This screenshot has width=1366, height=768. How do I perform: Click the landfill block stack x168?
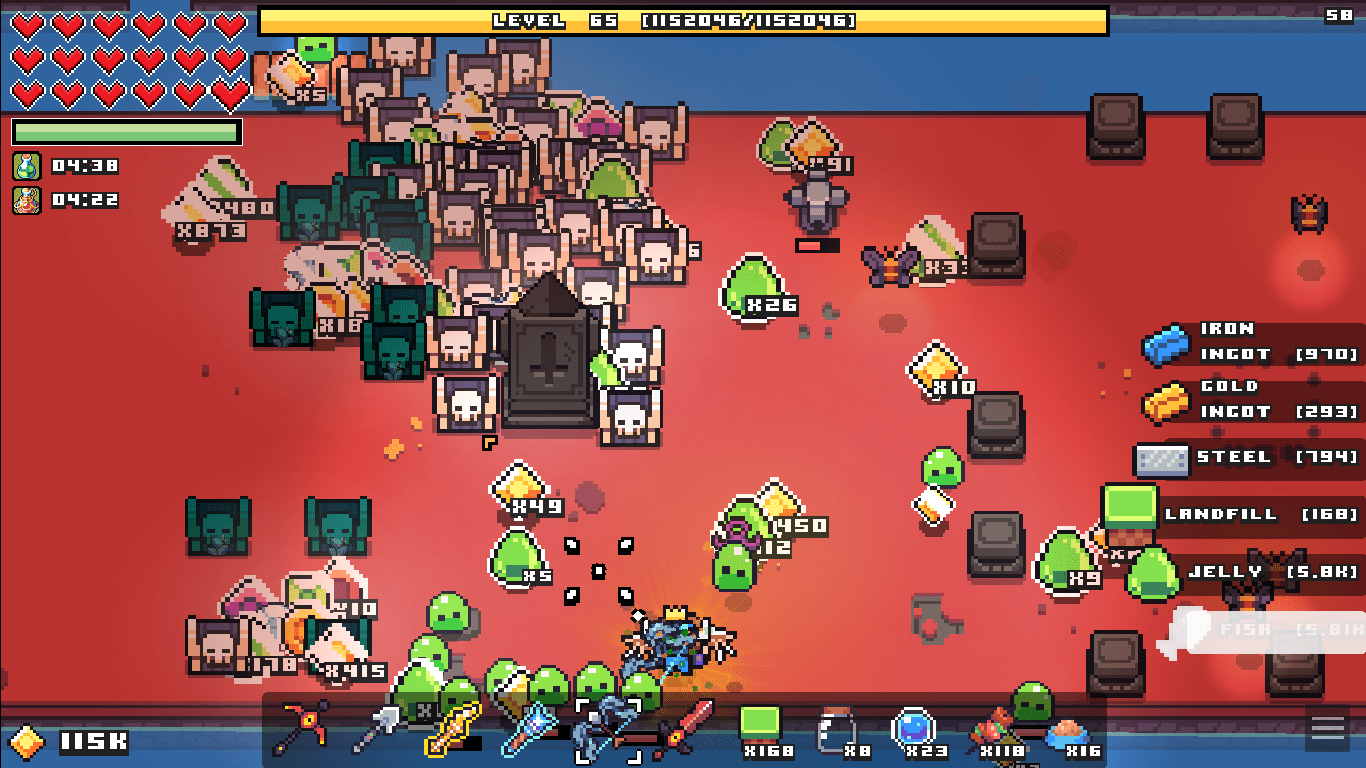point(760,722)
